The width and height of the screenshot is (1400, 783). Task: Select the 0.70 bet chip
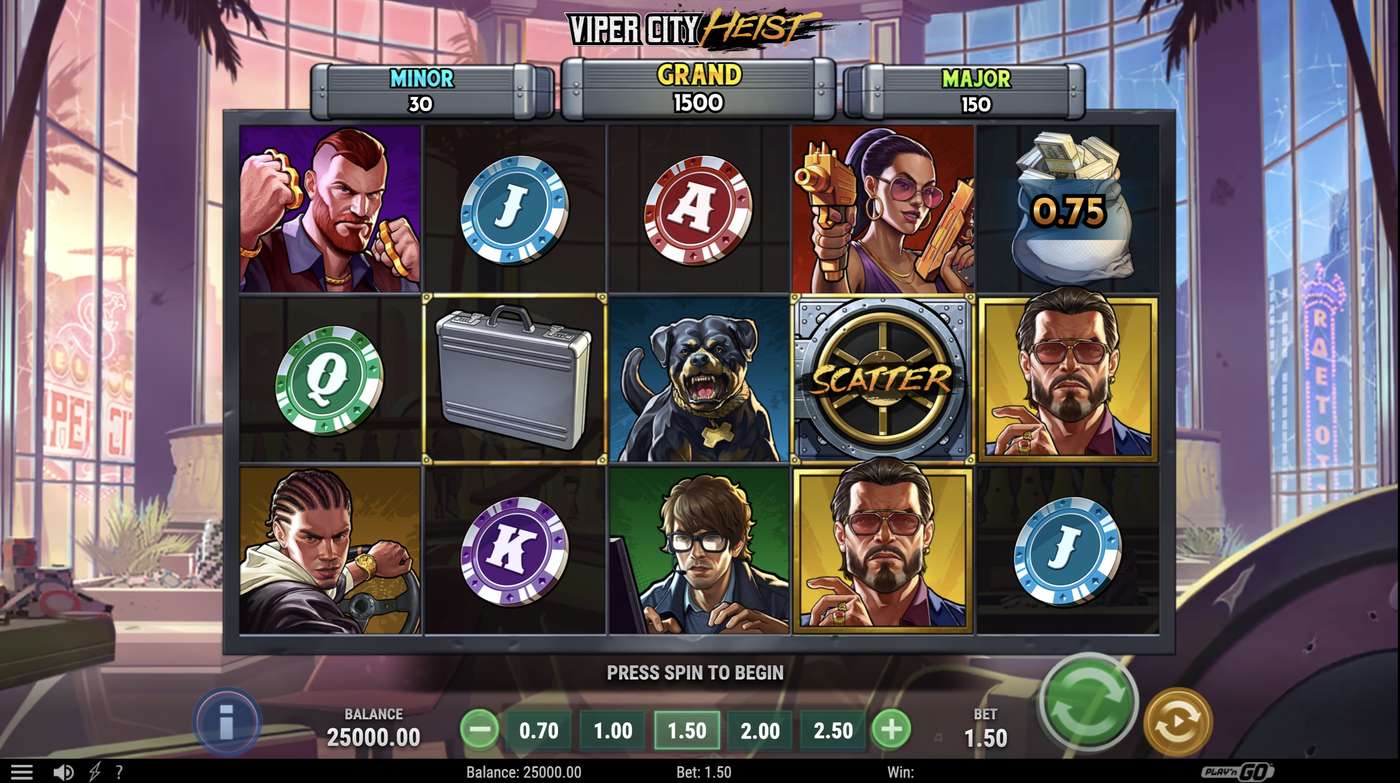tap(537, 730)
